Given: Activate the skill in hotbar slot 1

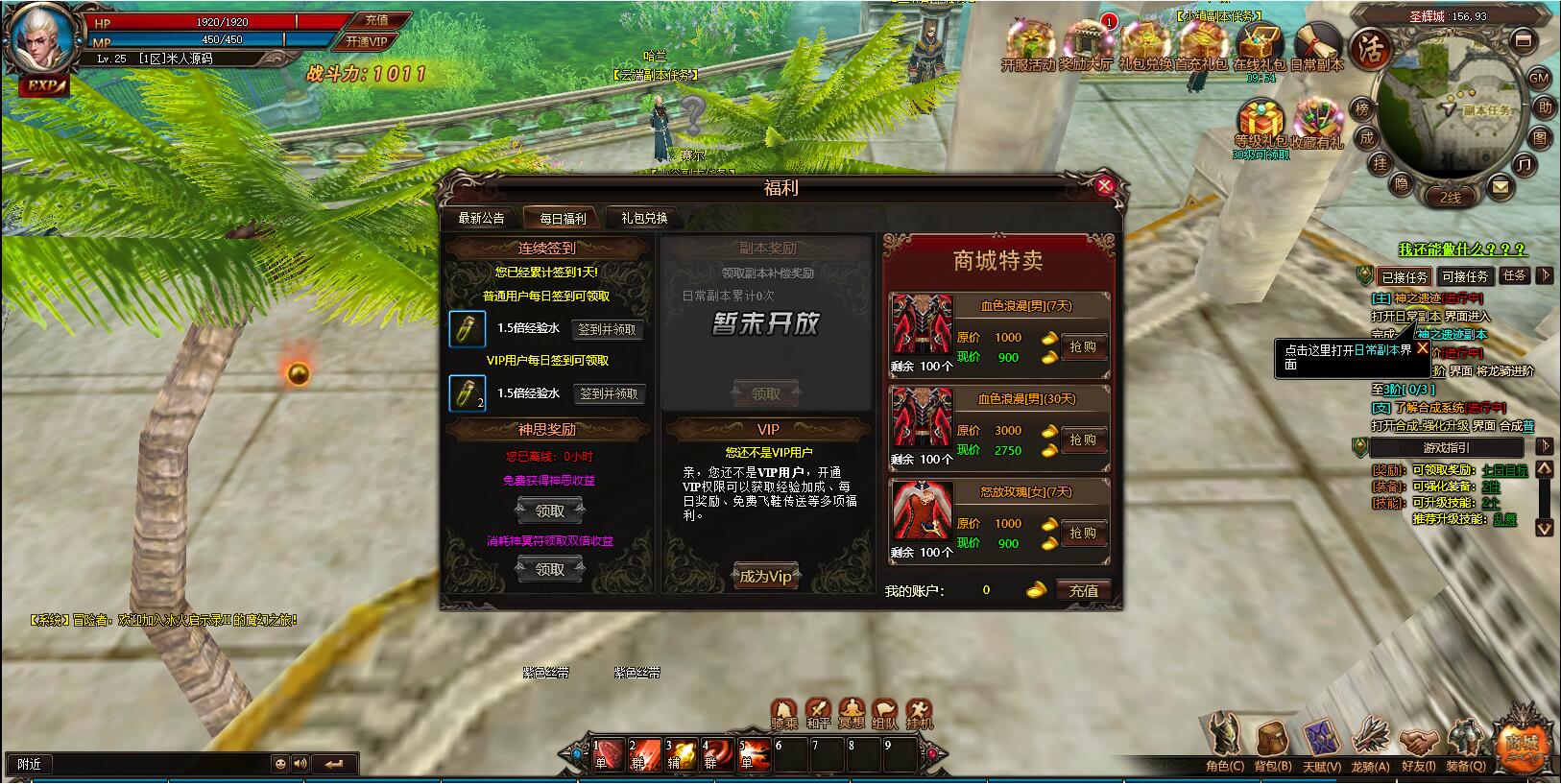Looking at the screenshot, I should click(x=608, y=754).
